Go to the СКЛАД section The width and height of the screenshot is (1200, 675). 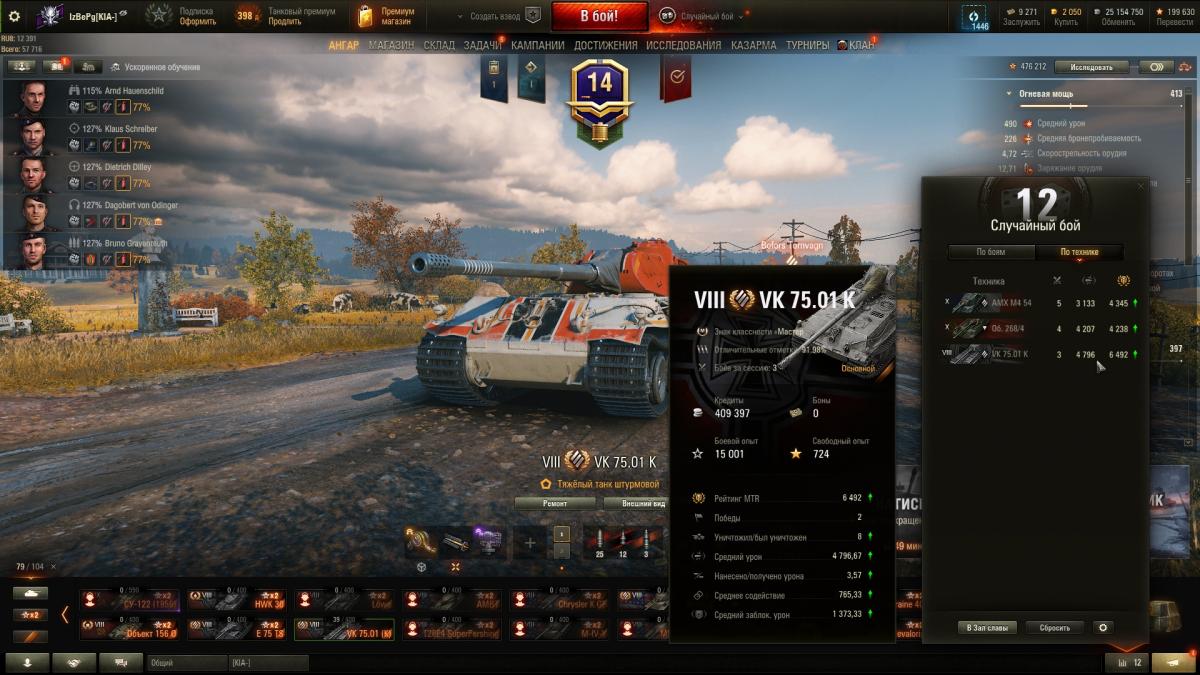439,45
